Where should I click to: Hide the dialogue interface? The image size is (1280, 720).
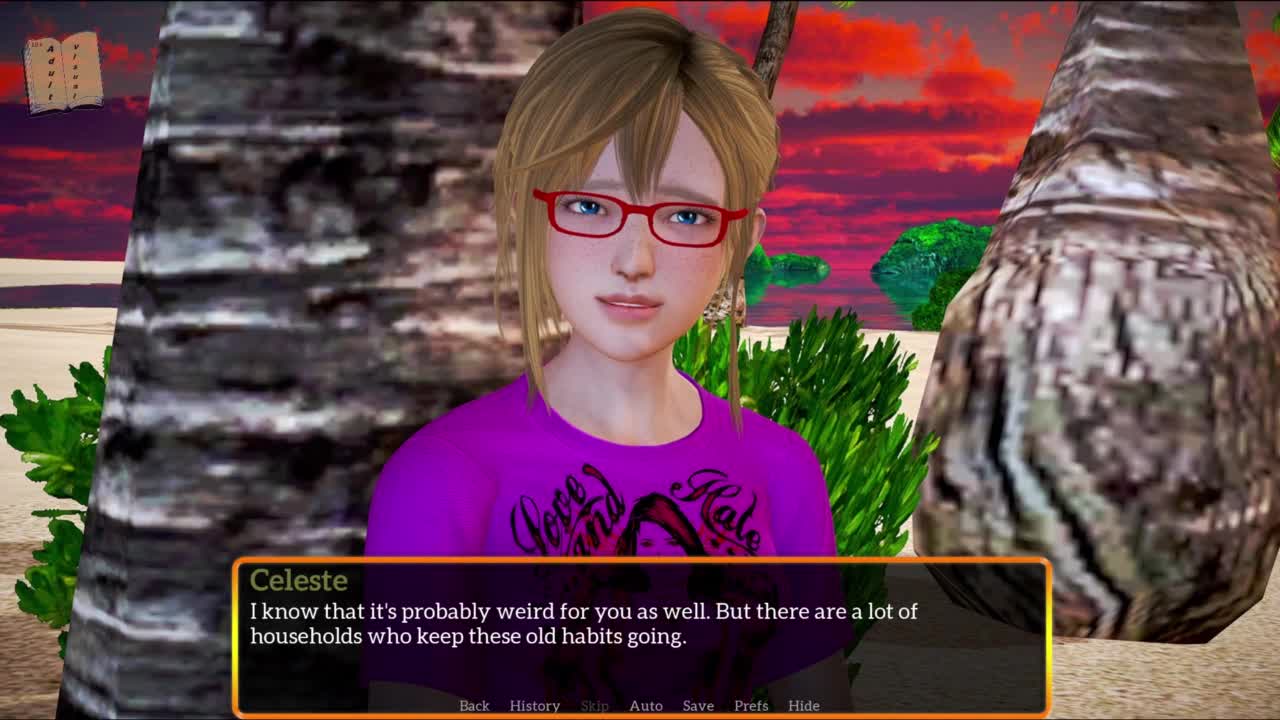(x=803, y=705)
